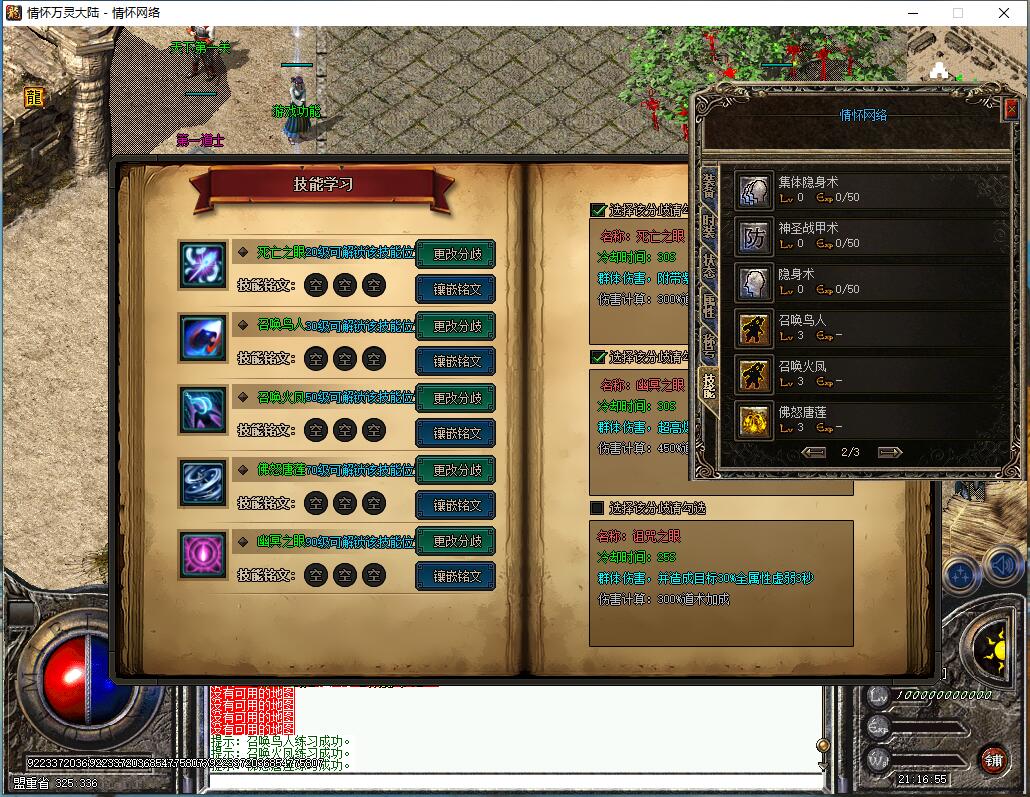
Task: Click 镶嵌铭文 for the 死亡之眼 skill
Action: pos(456,290)
